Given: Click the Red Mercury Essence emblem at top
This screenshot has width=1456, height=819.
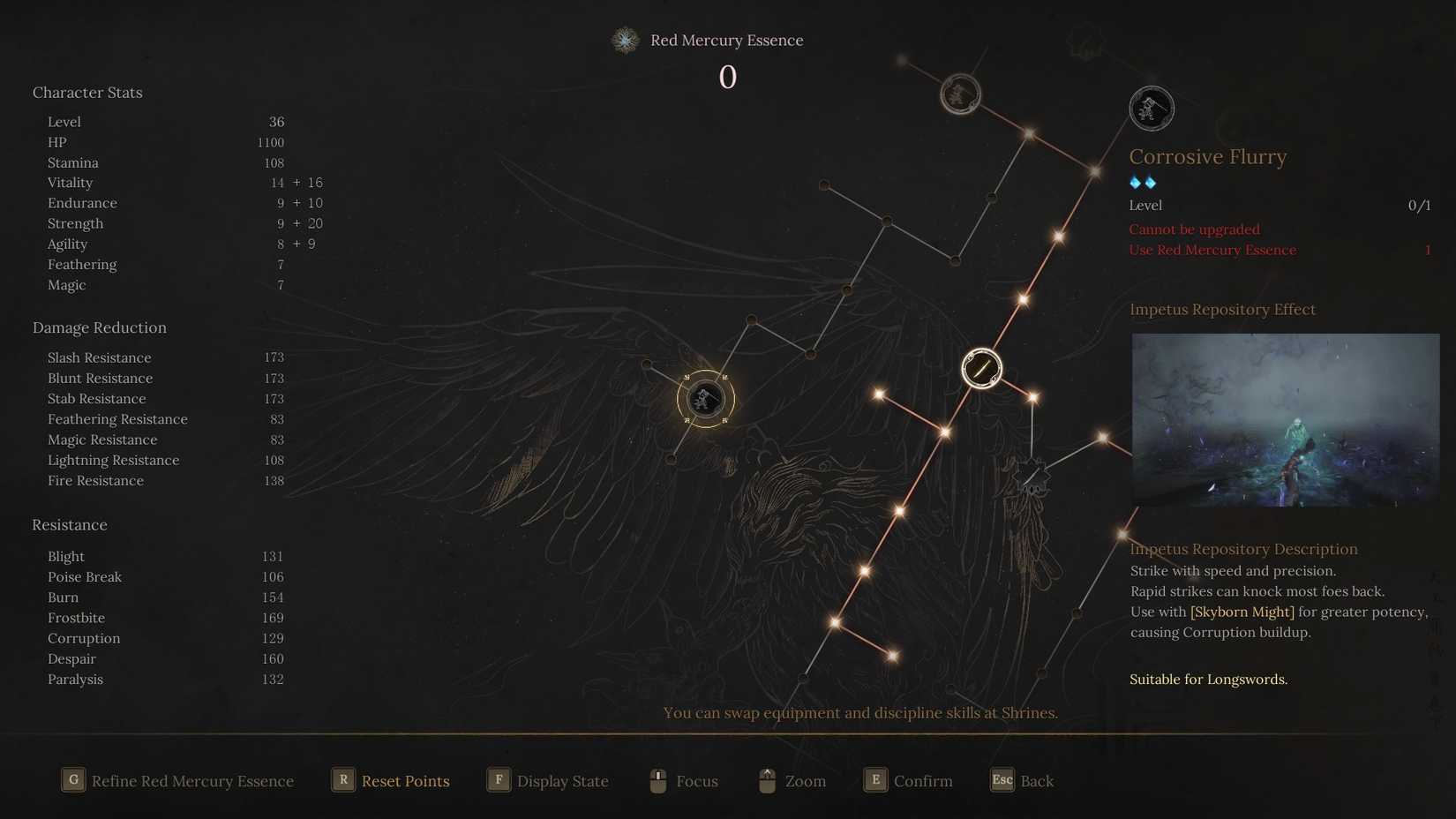Looking at the screenshot, I should pyautogui.click(x=625, y=40).
